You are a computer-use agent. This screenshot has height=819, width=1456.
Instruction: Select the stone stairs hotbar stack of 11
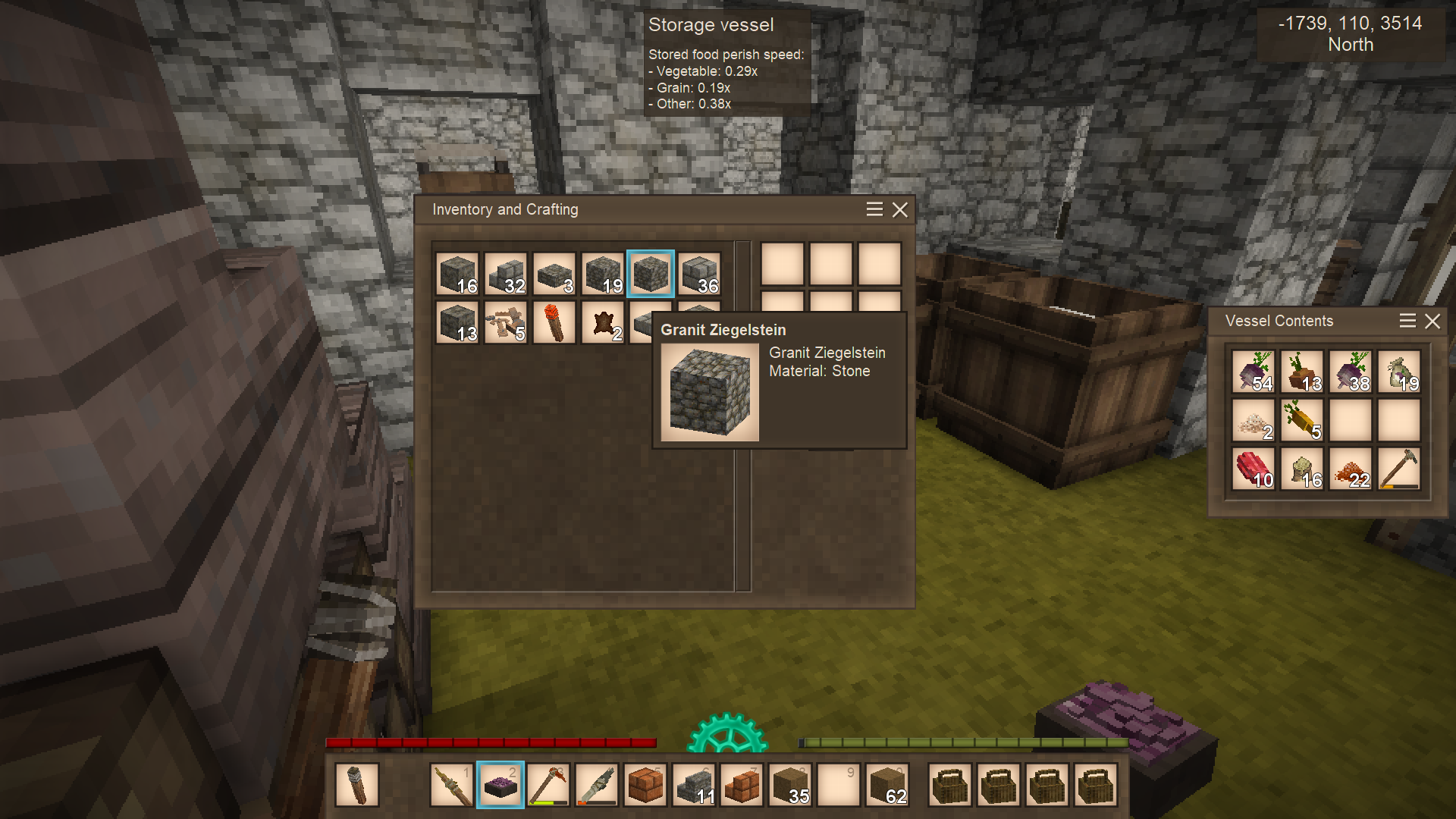click(x=695, y=785)
